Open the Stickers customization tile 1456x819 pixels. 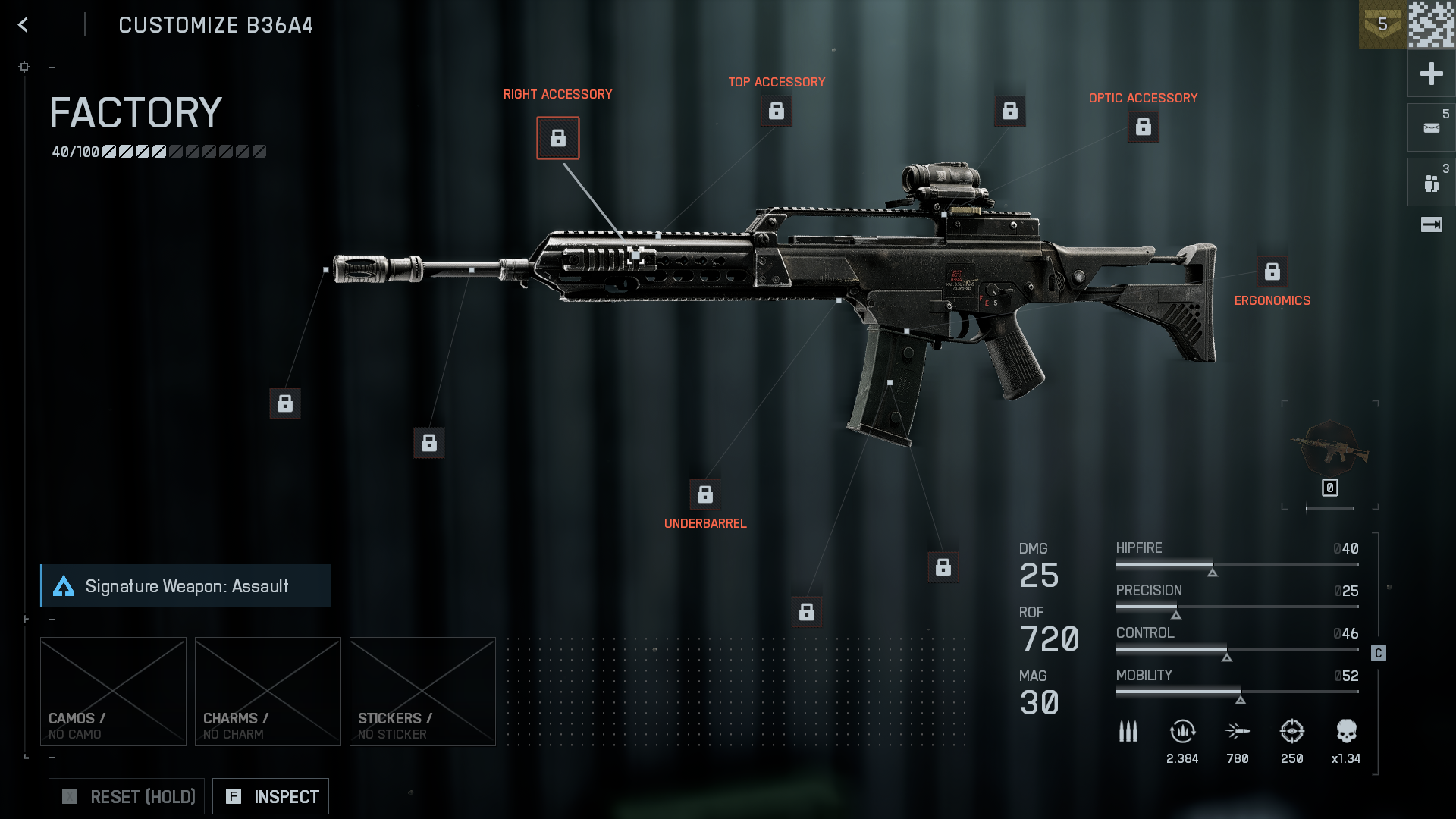[x=422, y=691]
